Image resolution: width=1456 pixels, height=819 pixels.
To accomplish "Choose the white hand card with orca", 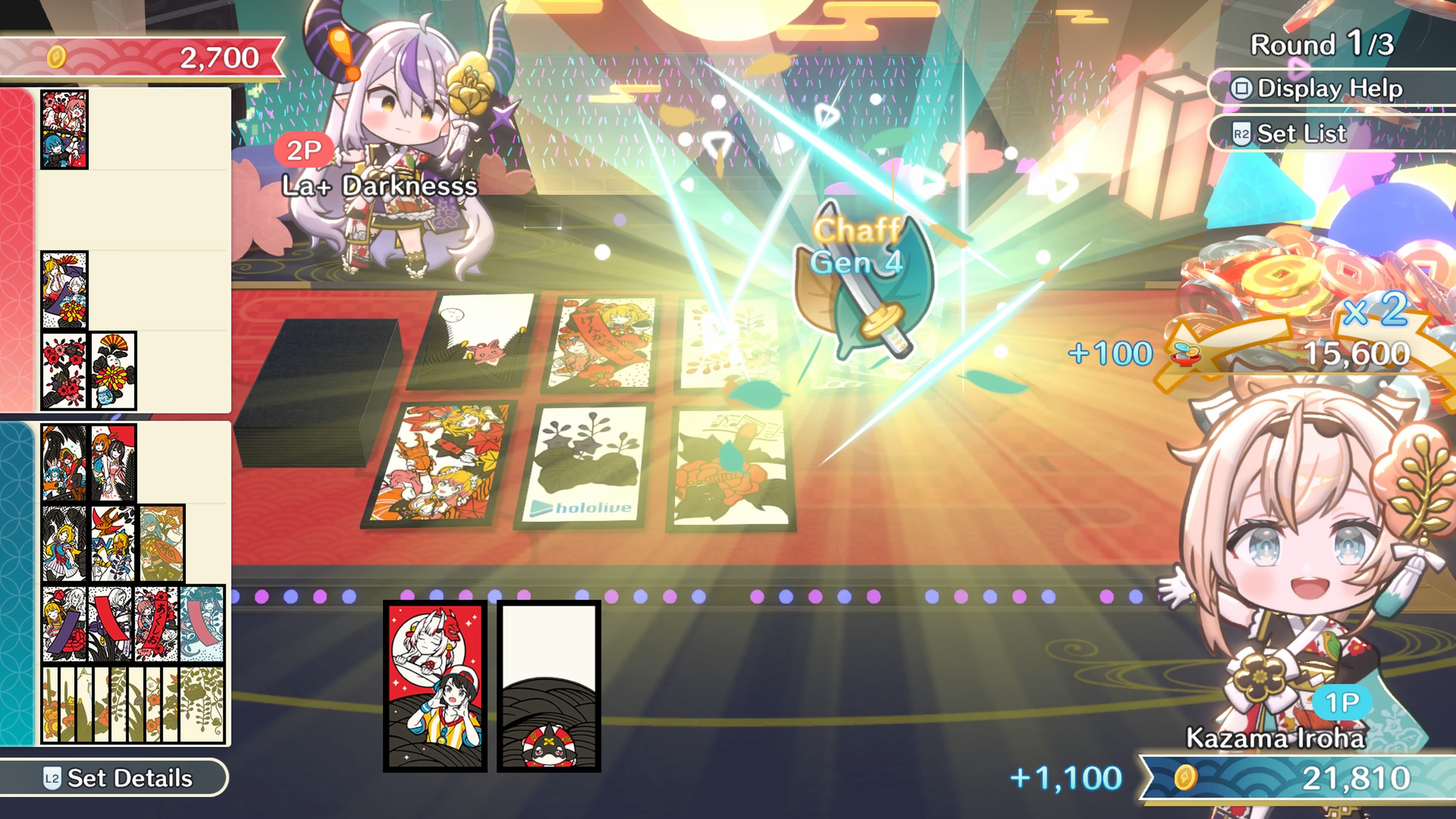I will point(548,686).
